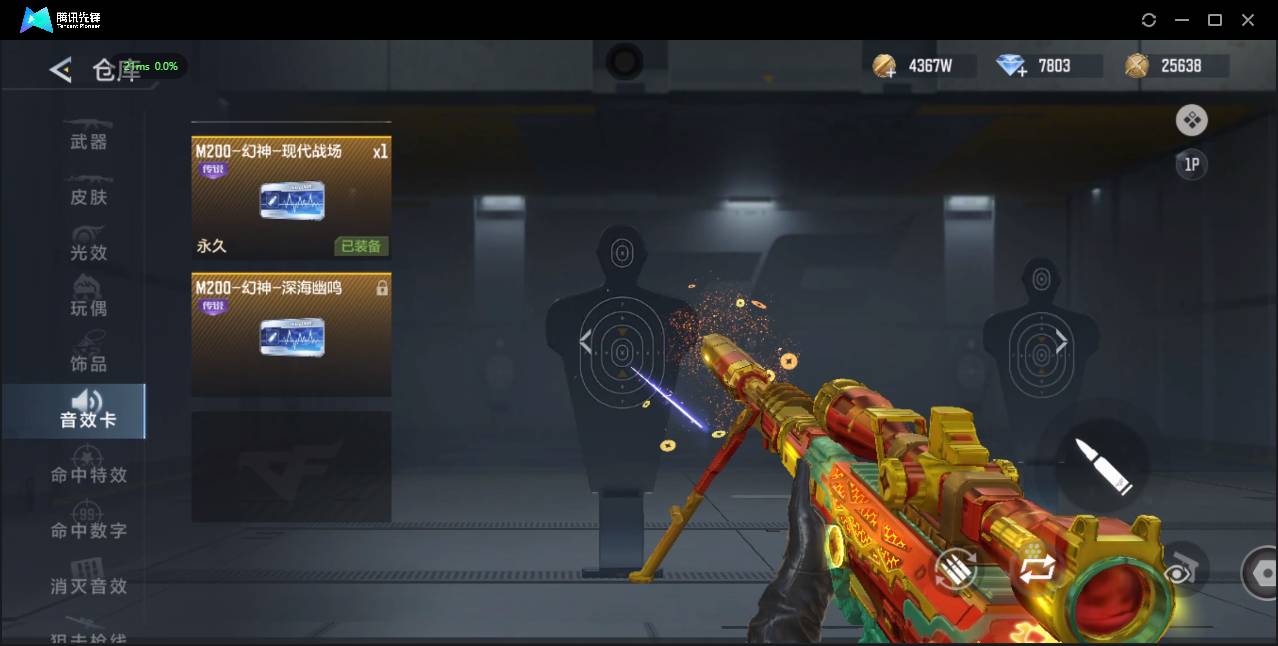
Task: Open the 命中特效 hit effects tab
Action: pyautogui.click(x=88, y=474)
